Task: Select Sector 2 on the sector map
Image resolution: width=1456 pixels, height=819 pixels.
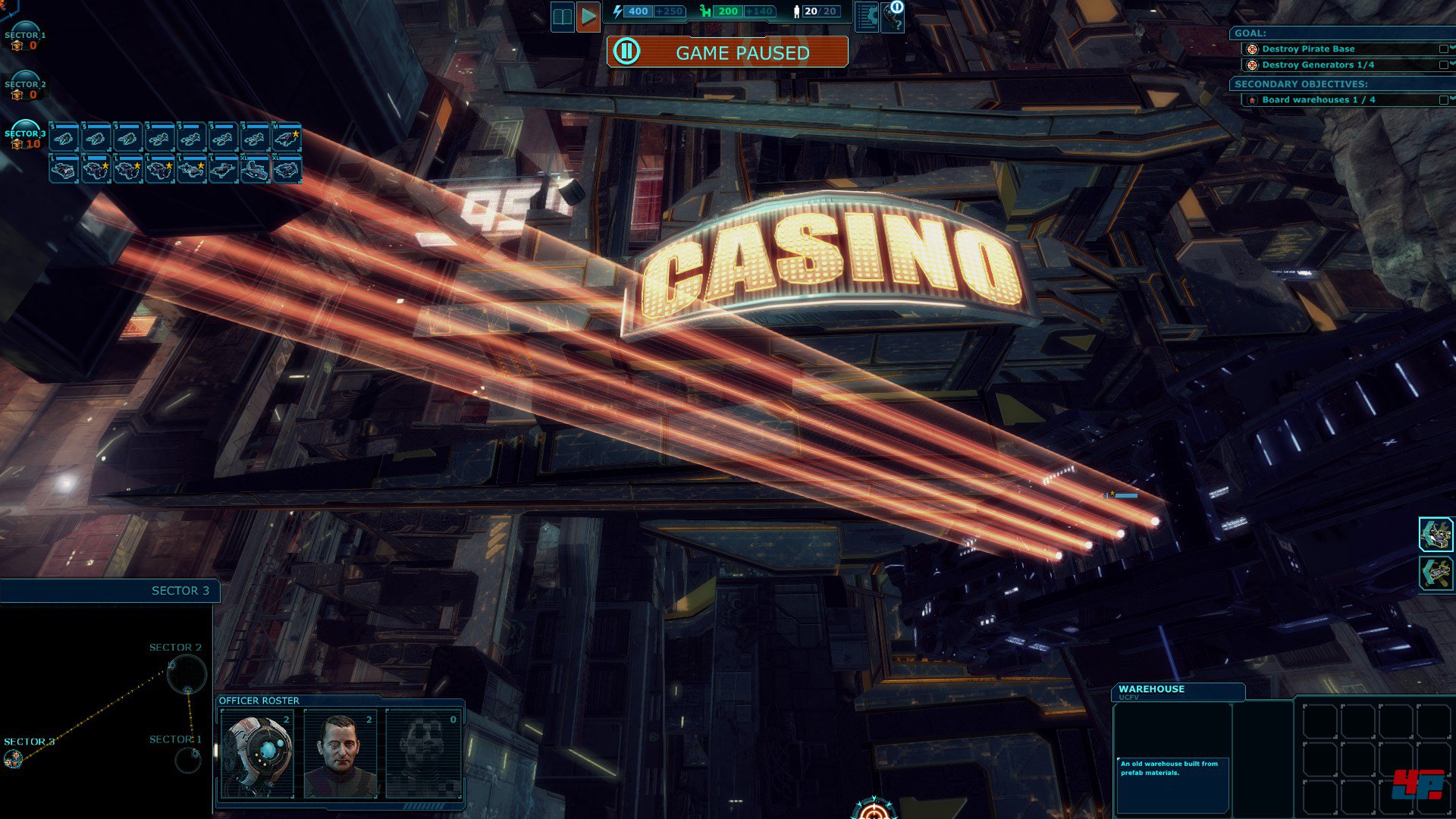Action: [186, 673]
